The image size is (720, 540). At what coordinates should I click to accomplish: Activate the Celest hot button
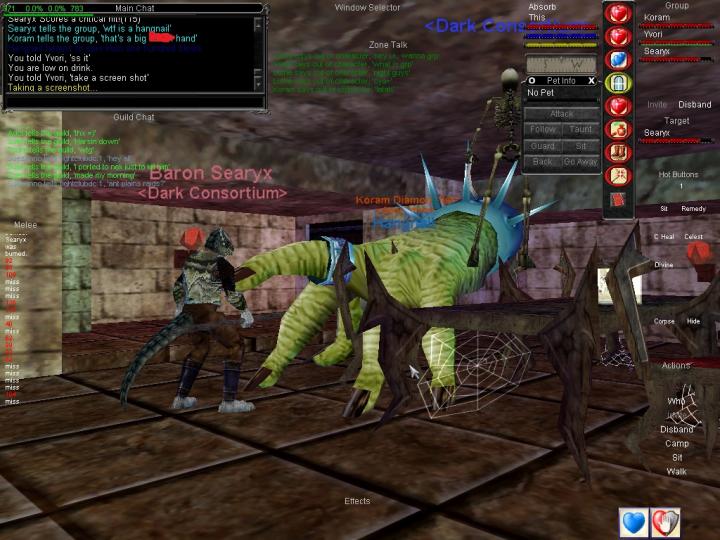(693, 237)
